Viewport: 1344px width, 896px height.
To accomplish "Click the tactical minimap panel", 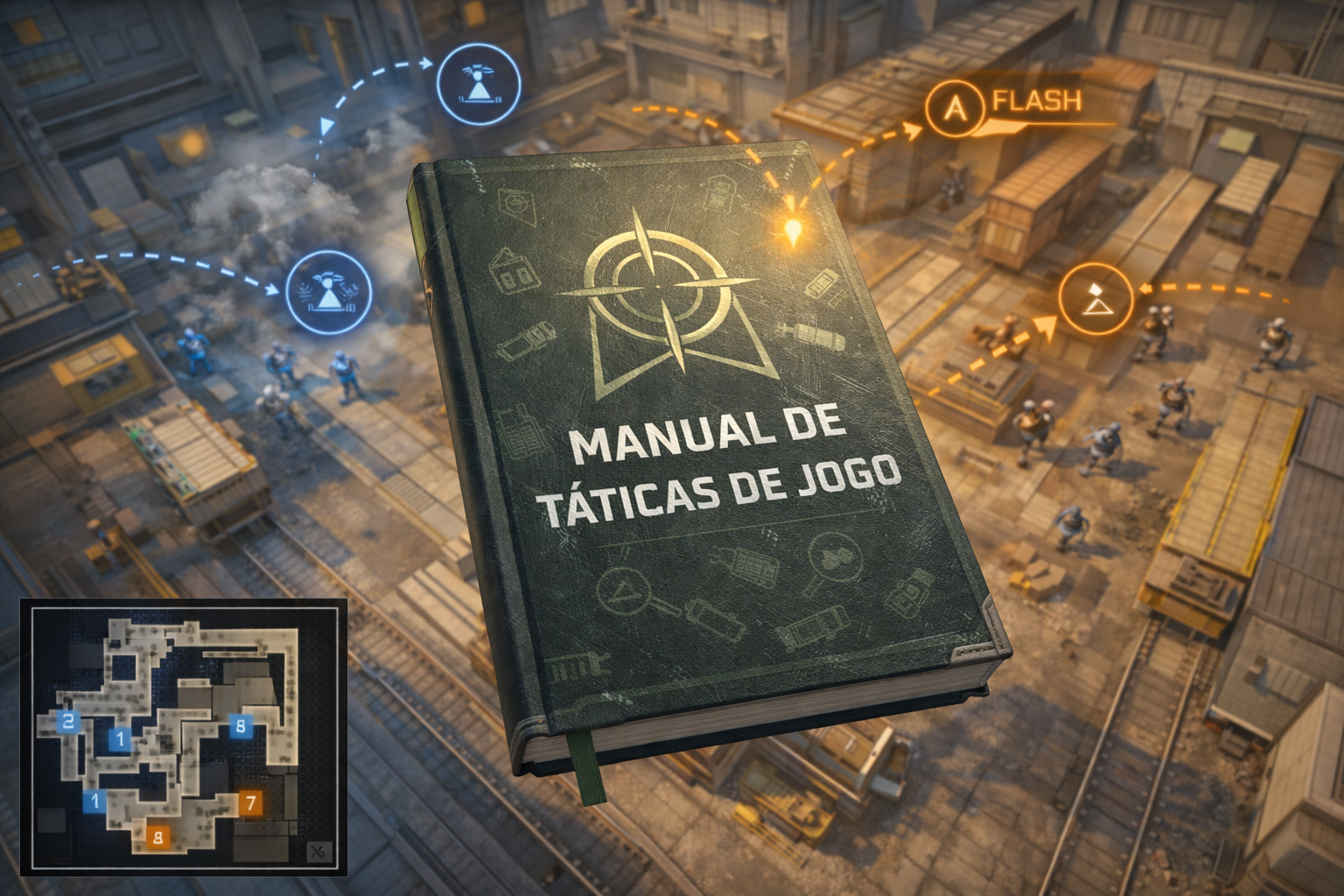I will (184, 737).
